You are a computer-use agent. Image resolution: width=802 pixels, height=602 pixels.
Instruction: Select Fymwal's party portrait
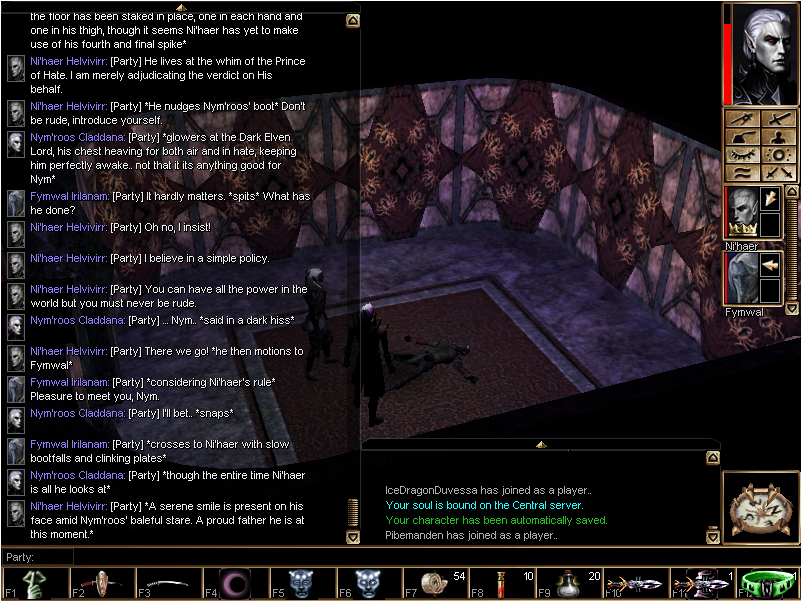[x=743, y=278]
